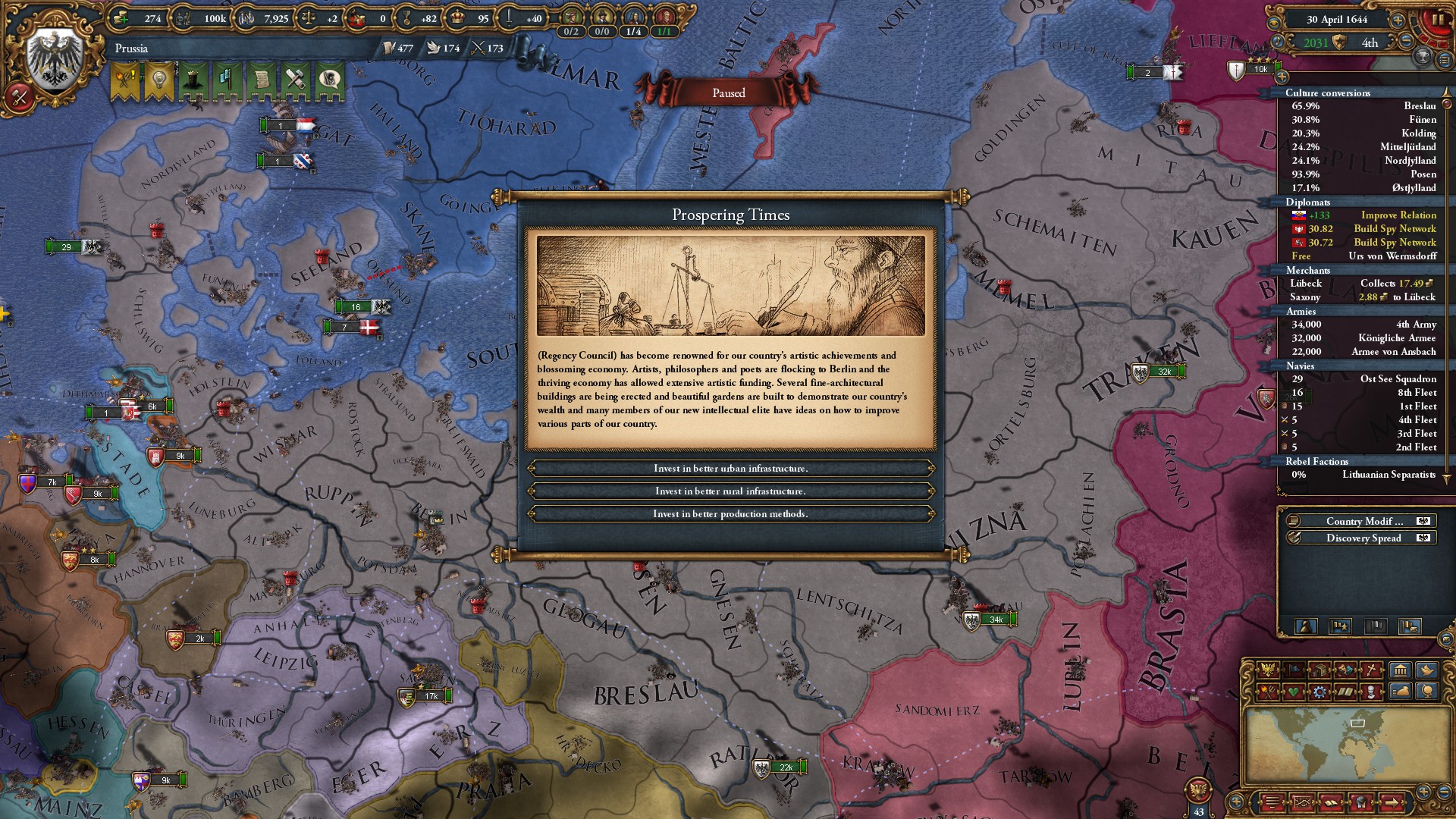Click the lightbulb new idea alert banner

[158, 78]
